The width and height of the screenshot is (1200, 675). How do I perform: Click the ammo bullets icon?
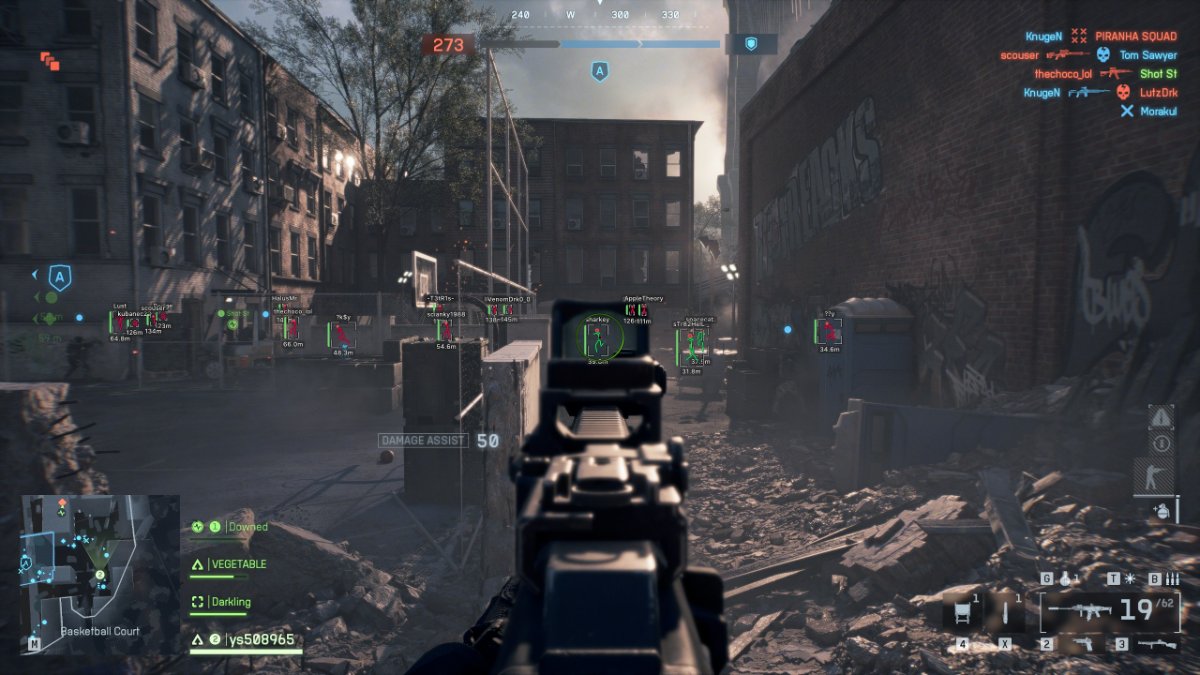coord(1171,579)
